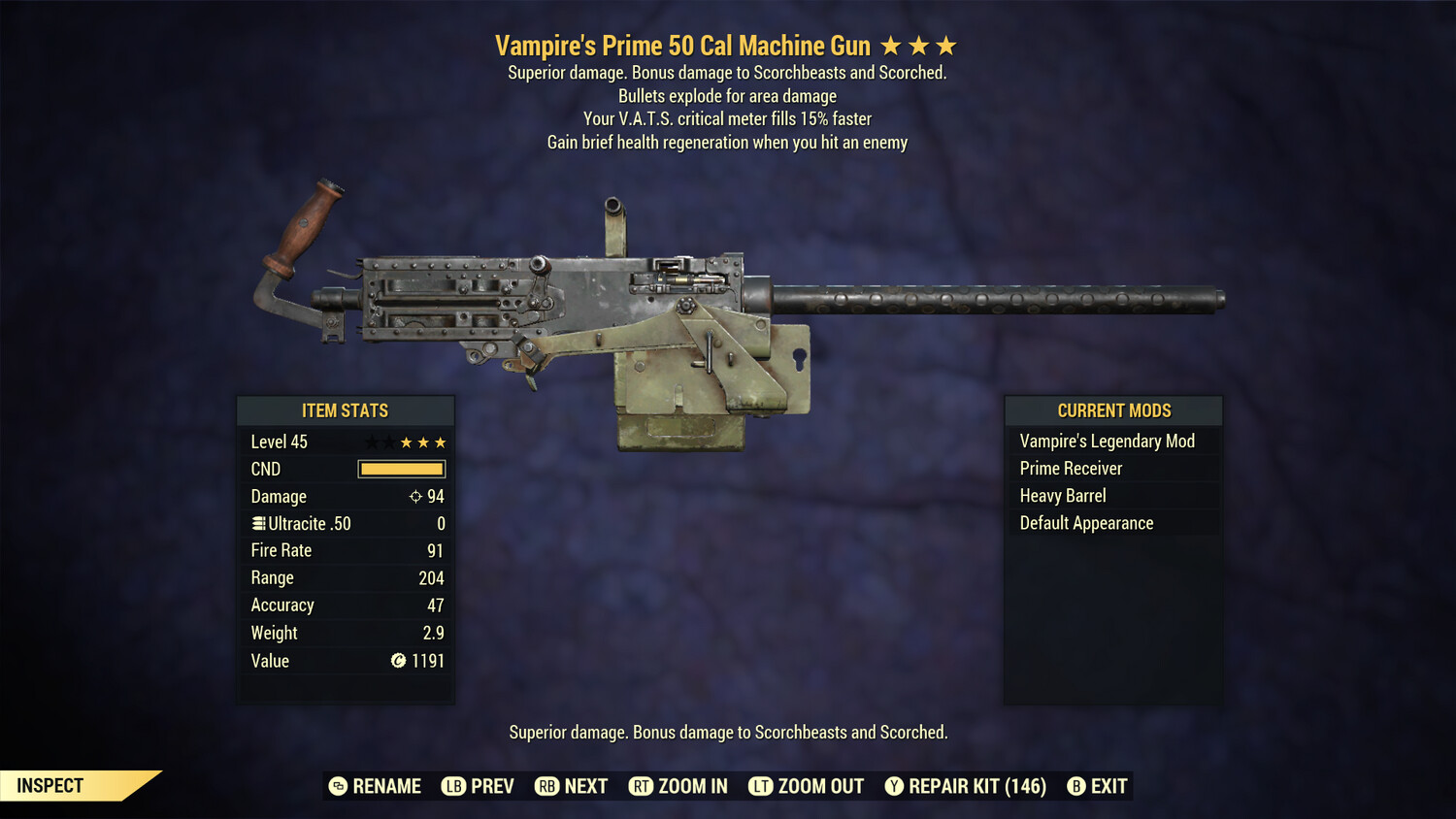This screenshot has height=819, width=1456.
Task: Select the Prime Receiver mod entry
Action: 1070,468
